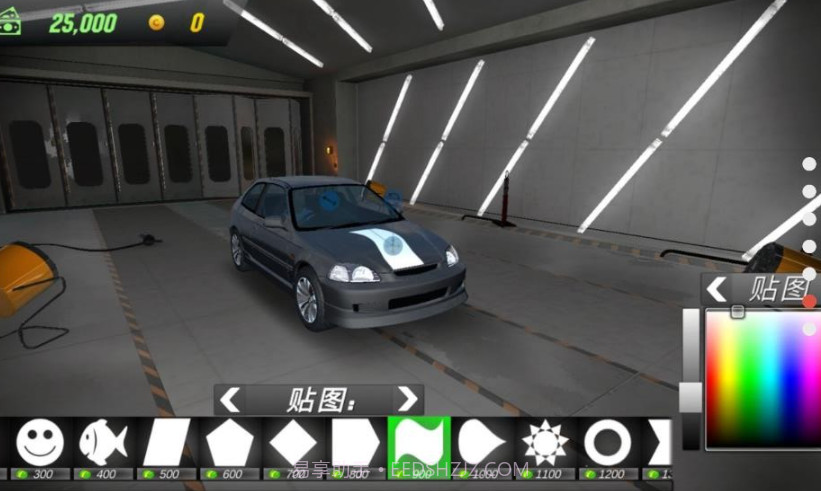
Task: Select the pentagon decal
Action: pos(230,442)
